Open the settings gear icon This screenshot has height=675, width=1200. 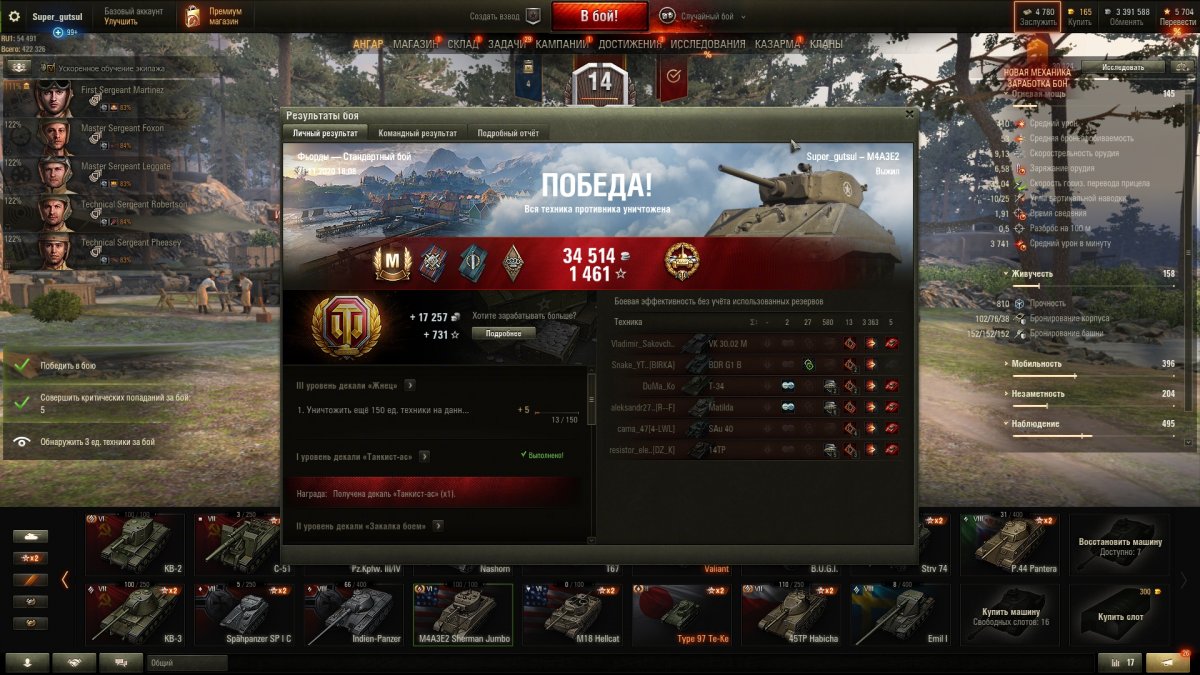[x=14, y=16]
